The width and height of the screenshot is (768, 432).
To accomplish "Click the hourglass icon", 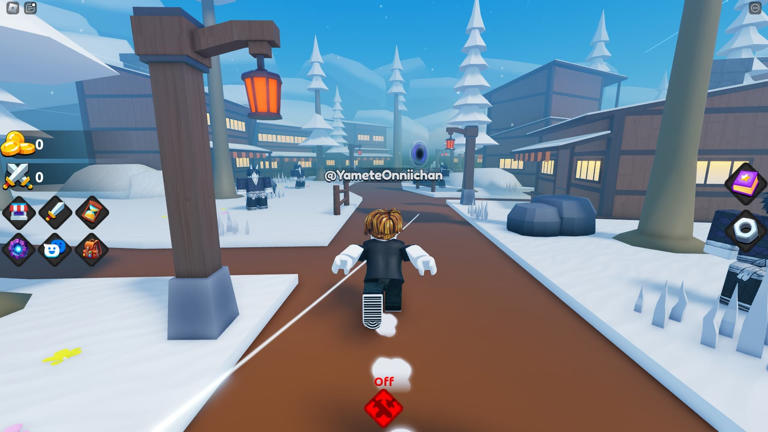I will (92, 212).
